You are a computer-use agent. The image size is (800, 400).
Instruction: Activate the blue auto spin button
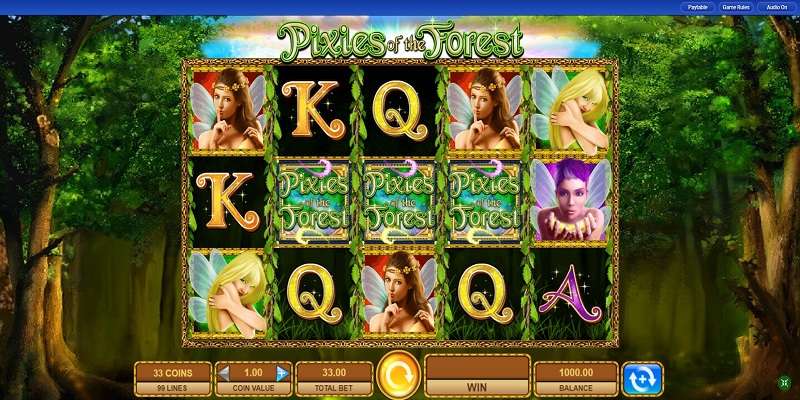point(641,378)
